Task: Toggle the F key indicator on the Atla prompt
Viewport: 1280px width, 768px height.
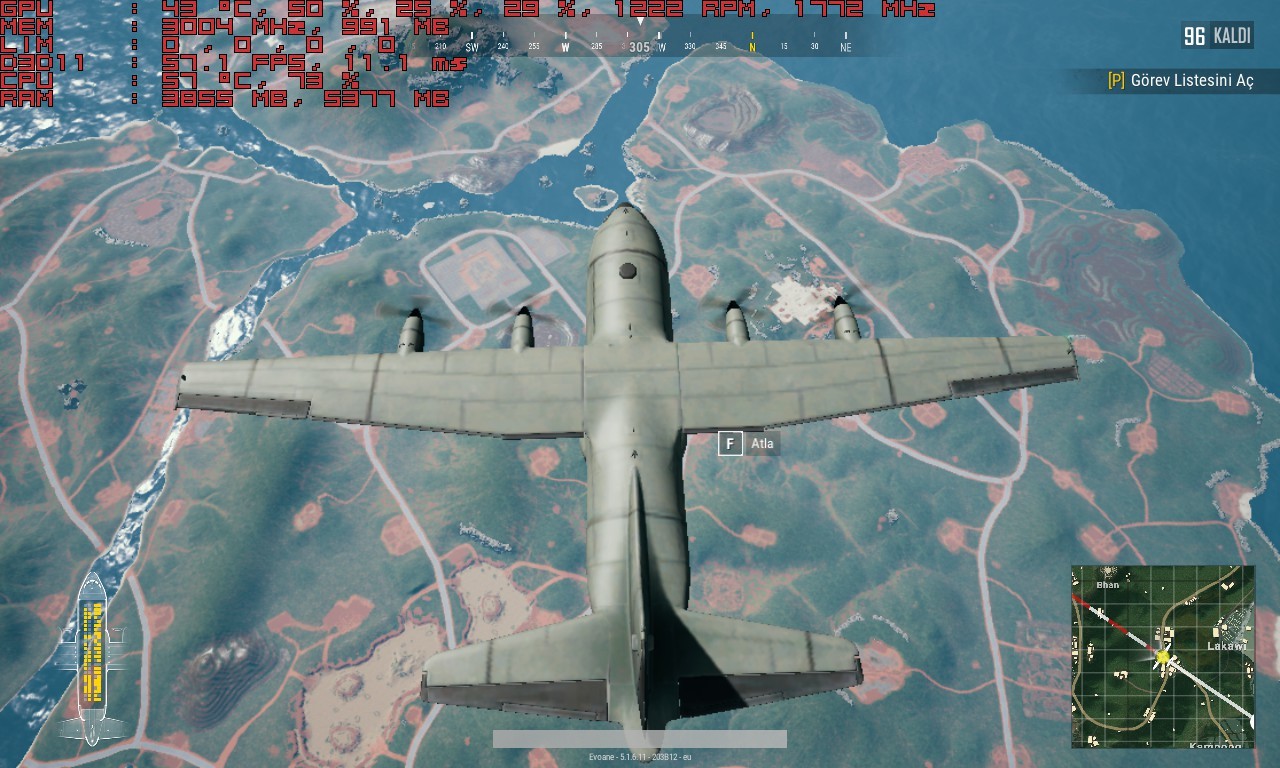Action: pos(729,443)
